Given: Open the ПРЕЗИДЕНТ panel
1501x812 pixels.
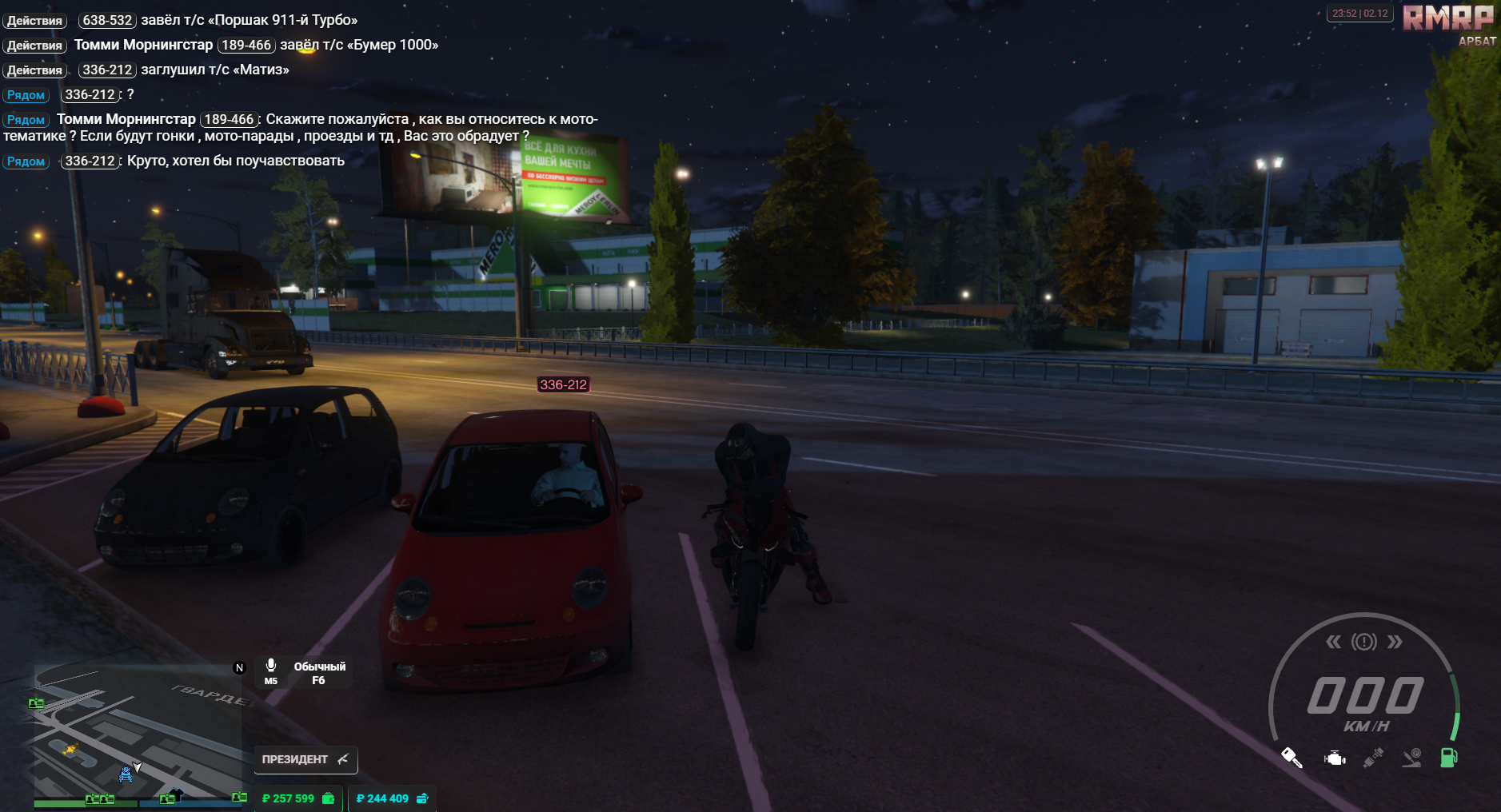Looking at the screenshot, I should (x=296, y=760).
